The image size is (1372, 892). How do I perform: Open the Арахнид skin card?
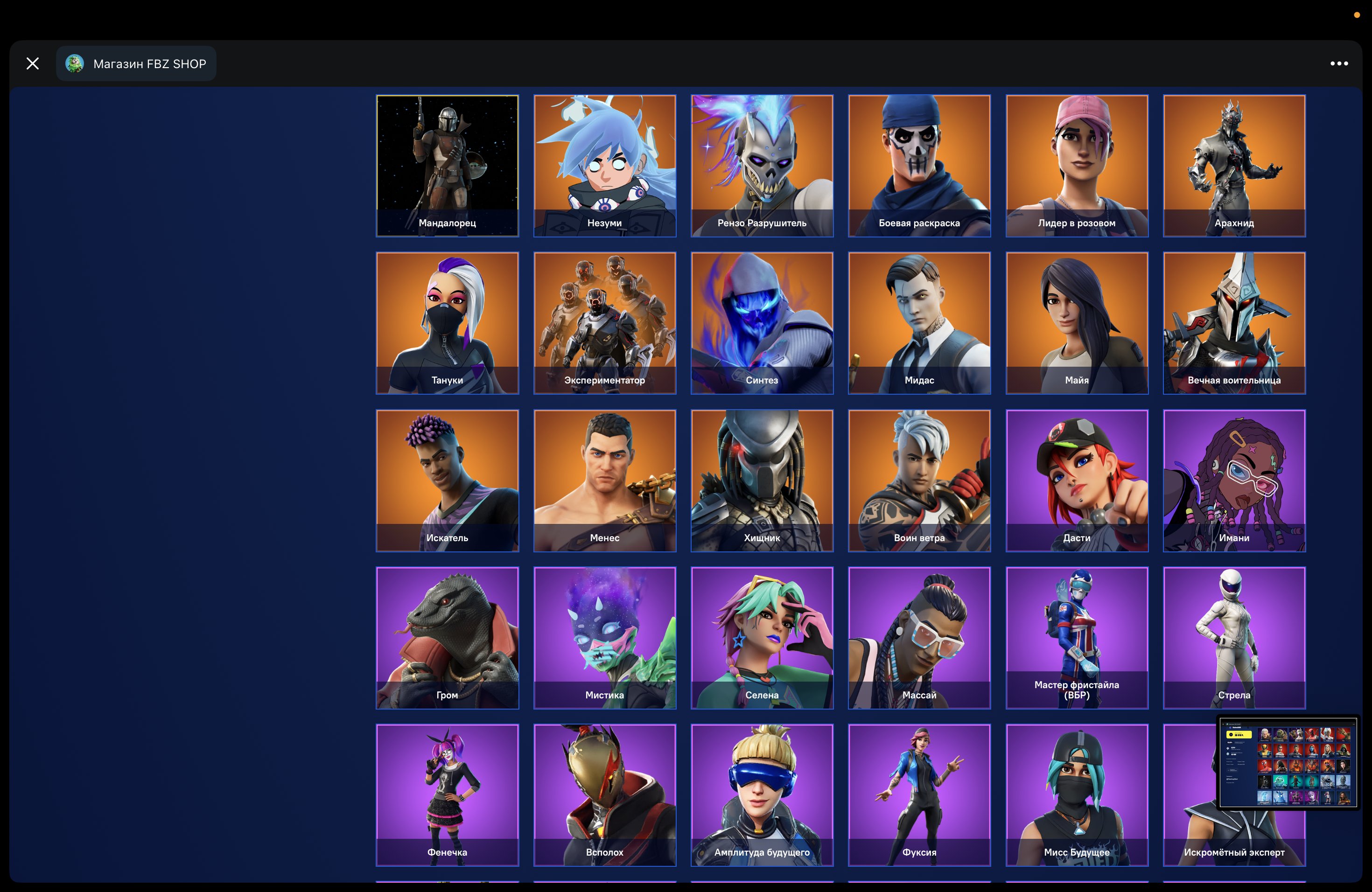click(x=1234, y=165)
